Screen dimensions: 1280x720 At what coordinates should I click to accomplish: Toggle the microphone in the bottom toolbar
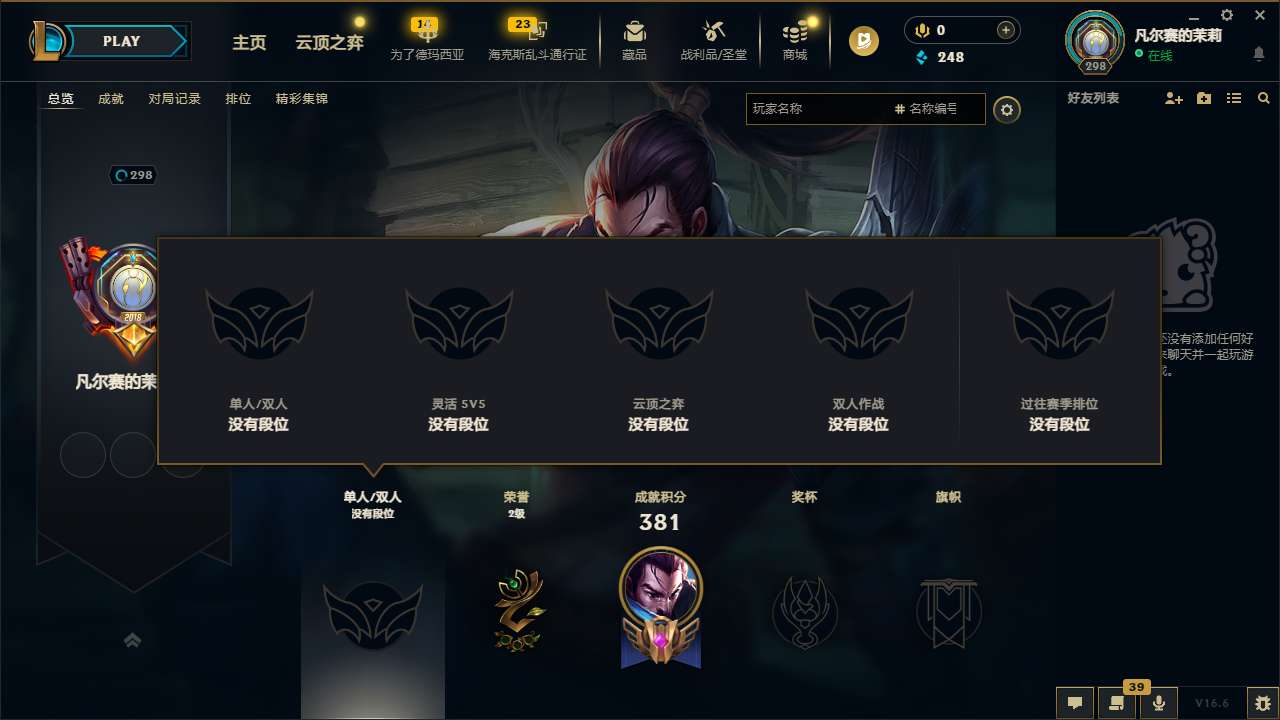[x=1159, y=702]
